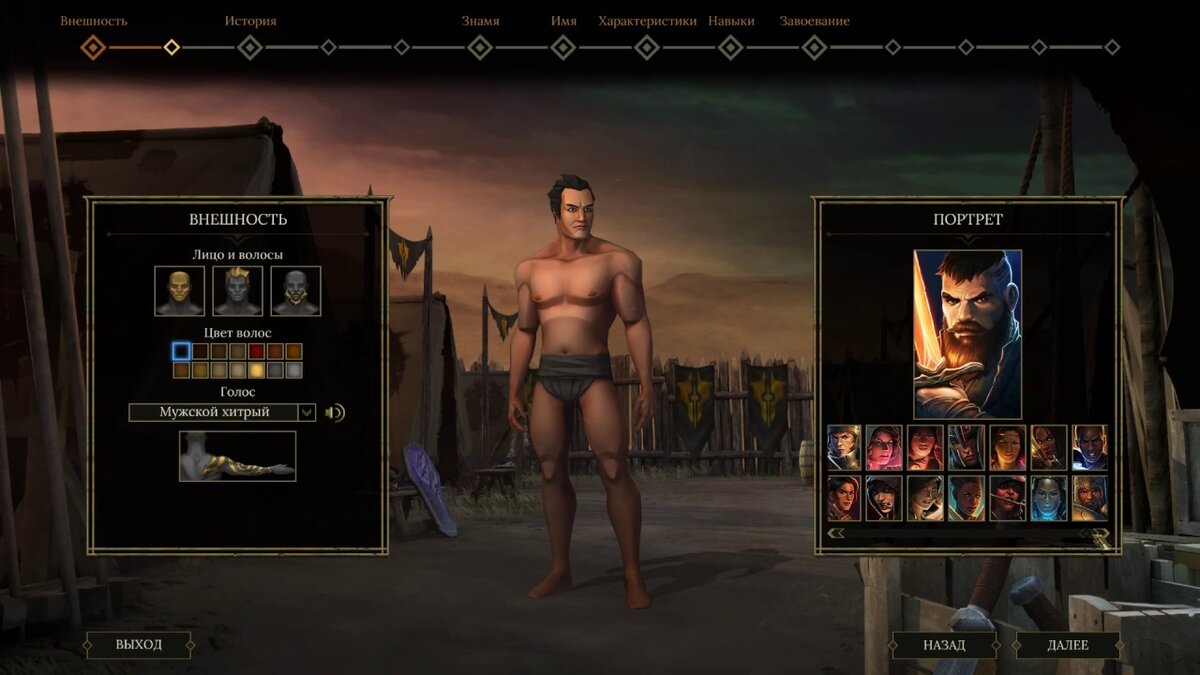Go back with the Назад button

(x=944, y=645)
